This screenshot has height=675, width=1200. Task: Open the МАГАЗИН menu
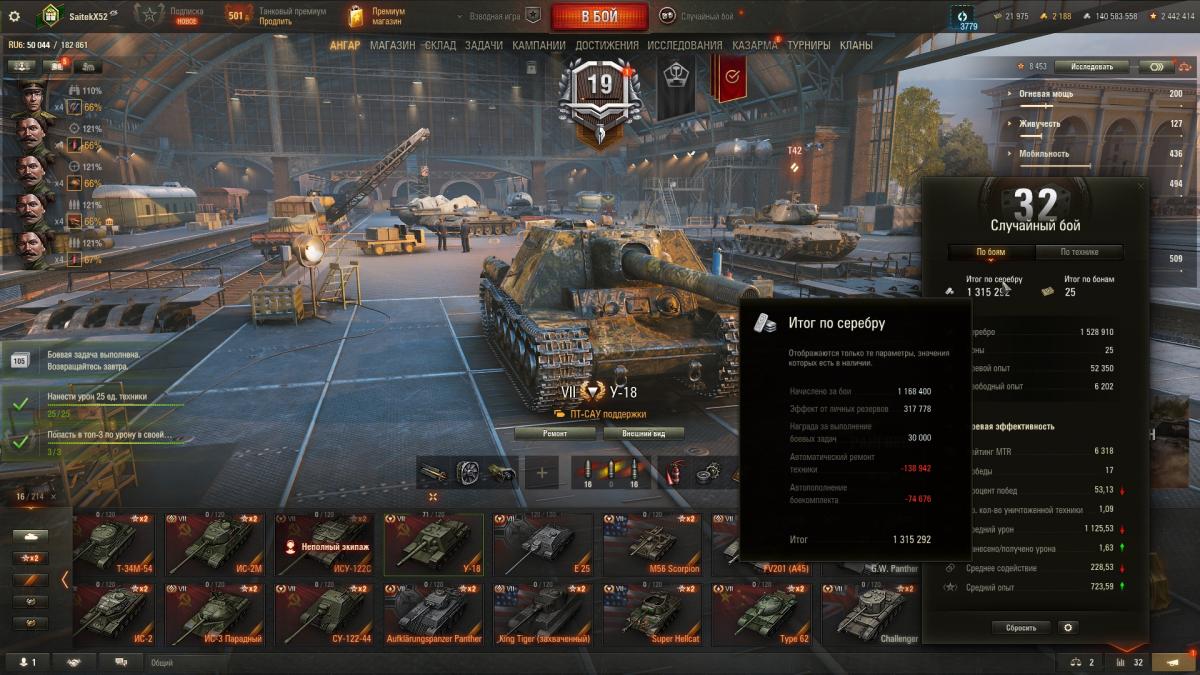pos(392,45)
